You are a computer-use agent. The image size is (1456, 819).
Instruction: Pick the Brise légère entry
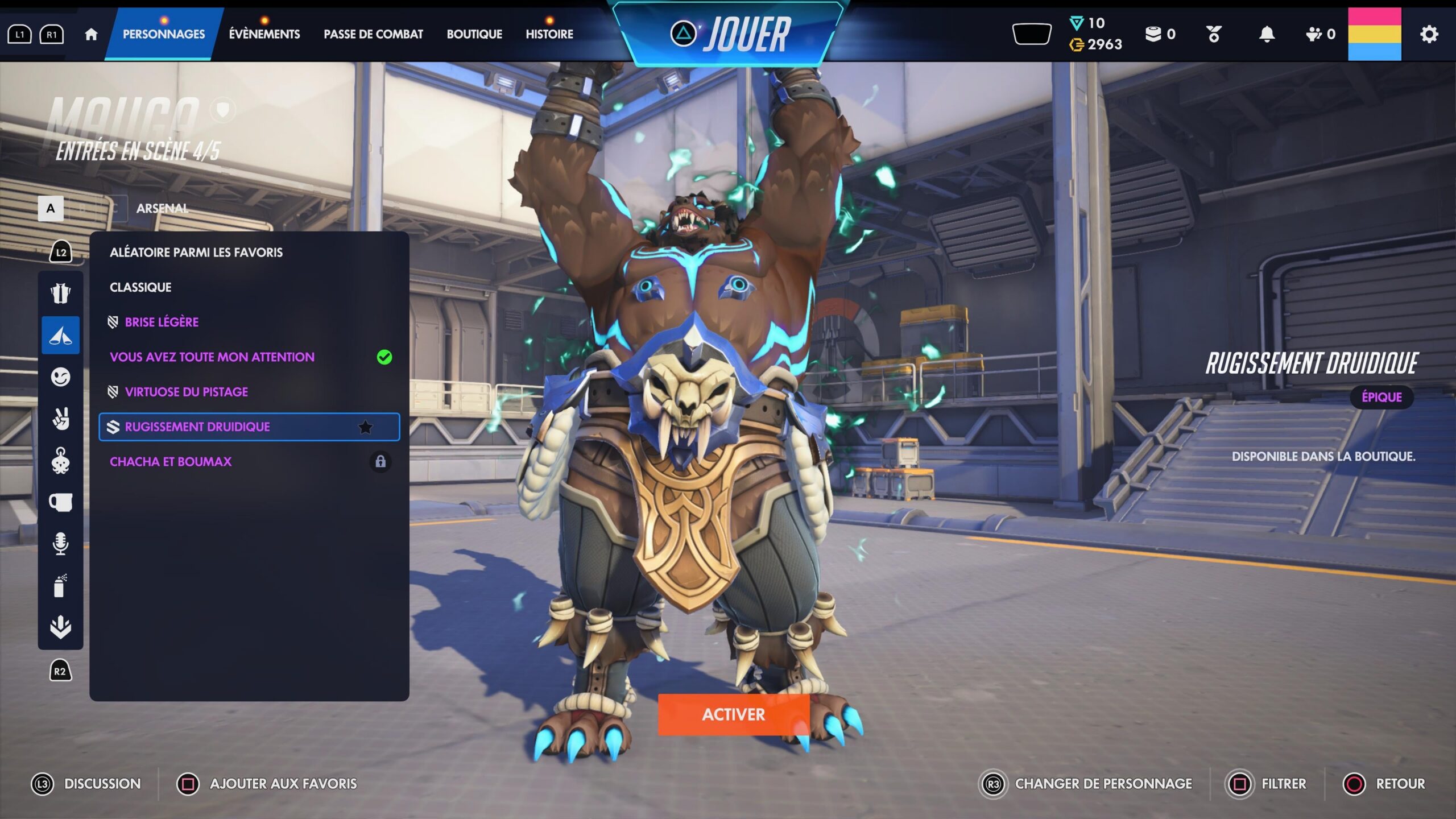coord(162,322)
